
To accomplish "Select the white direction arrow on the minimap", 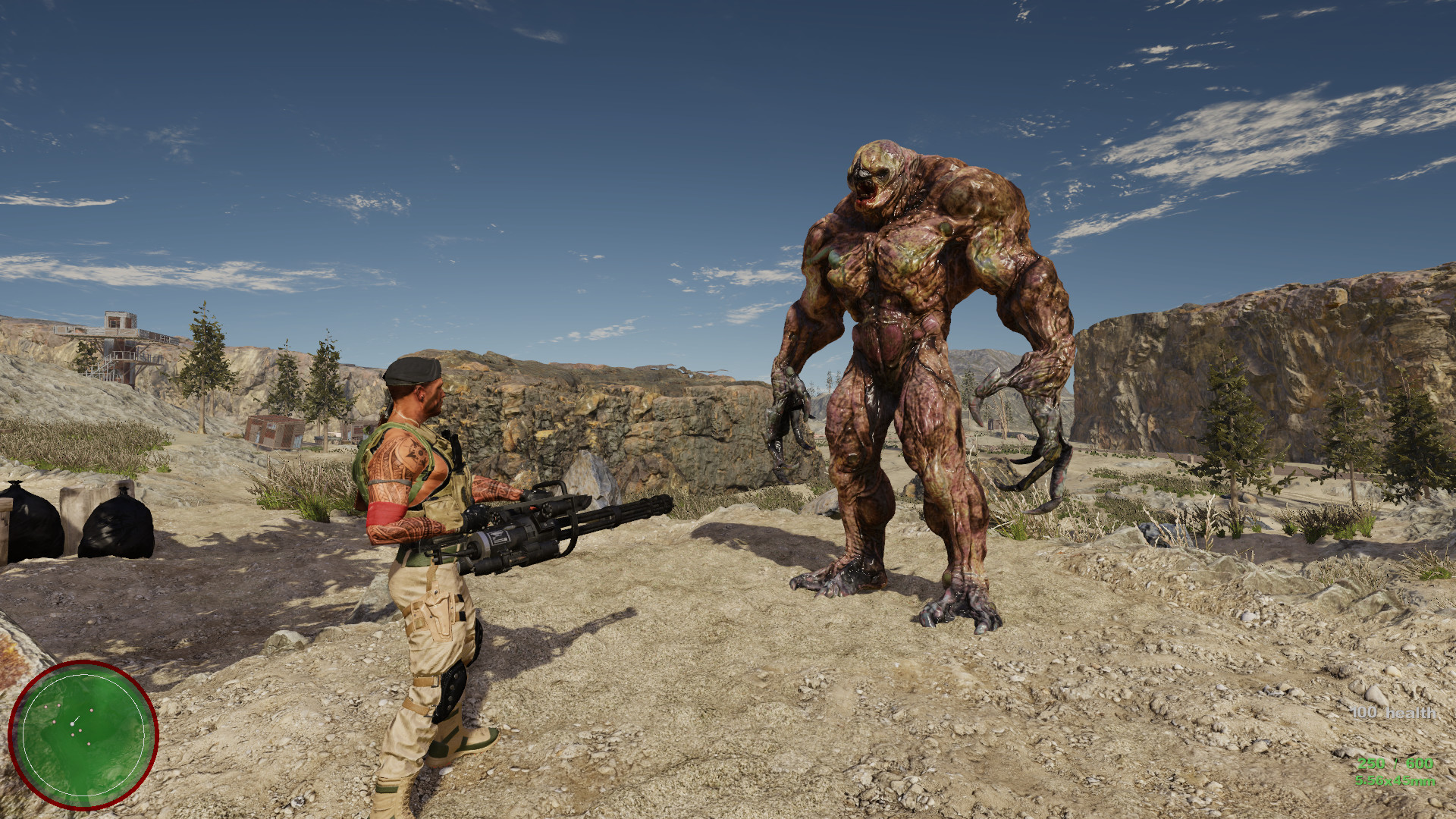I will [x=78, y=718].
